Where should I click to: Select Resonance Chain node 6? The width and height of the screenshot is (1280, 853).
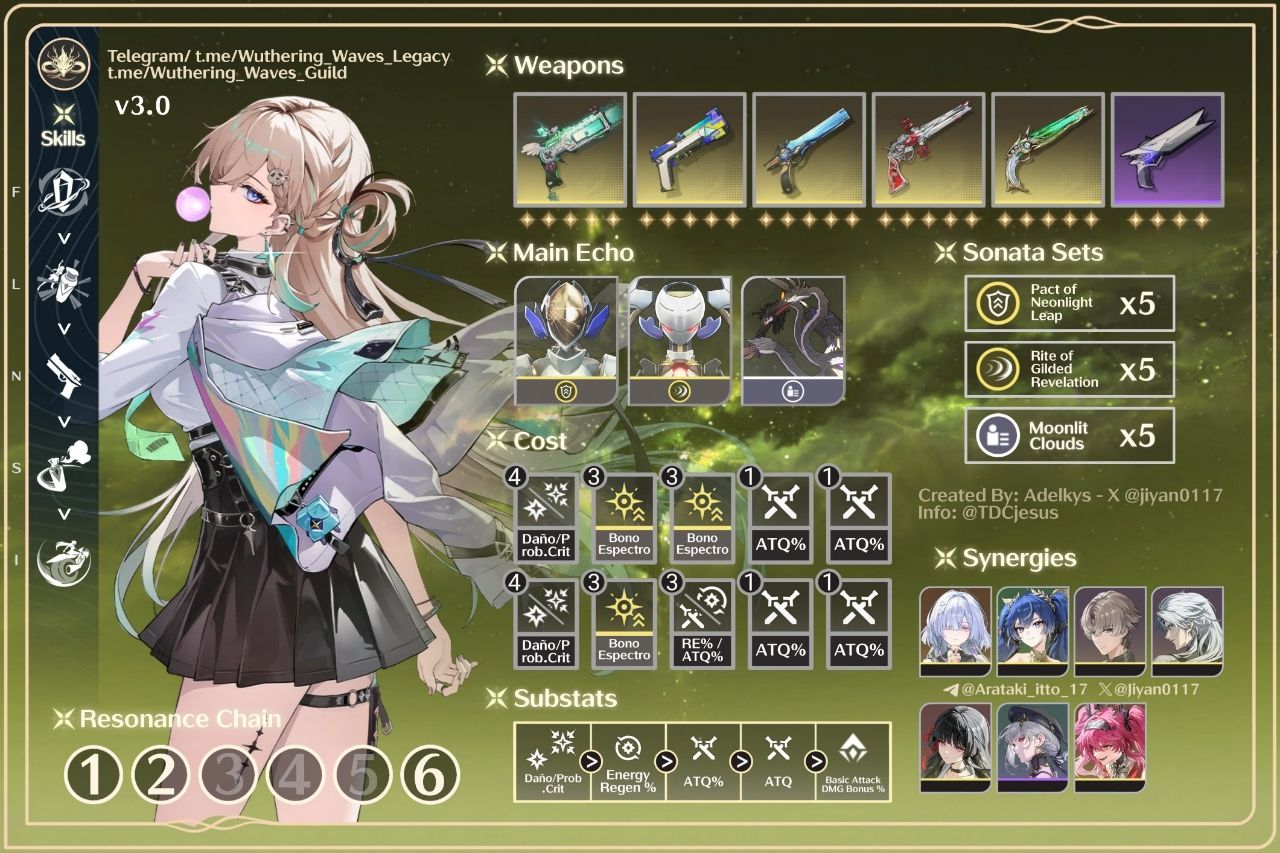(430, 775)
